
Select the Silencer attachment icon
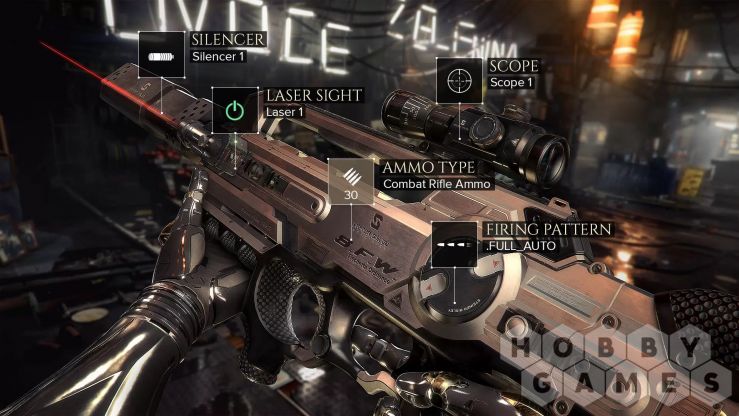click(x=161, y=54)
